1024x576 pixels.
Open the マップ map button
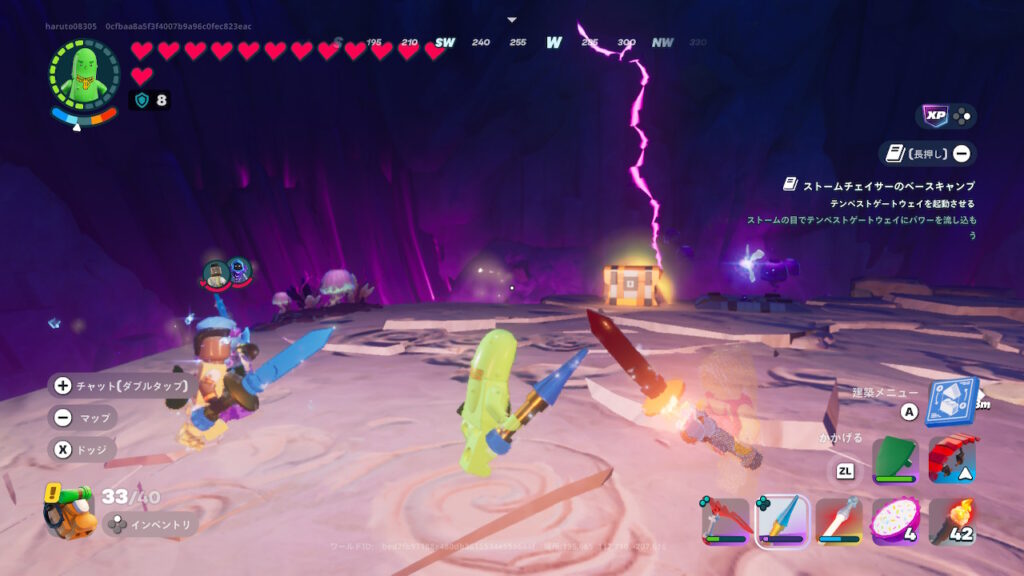[x=82, y=417]
